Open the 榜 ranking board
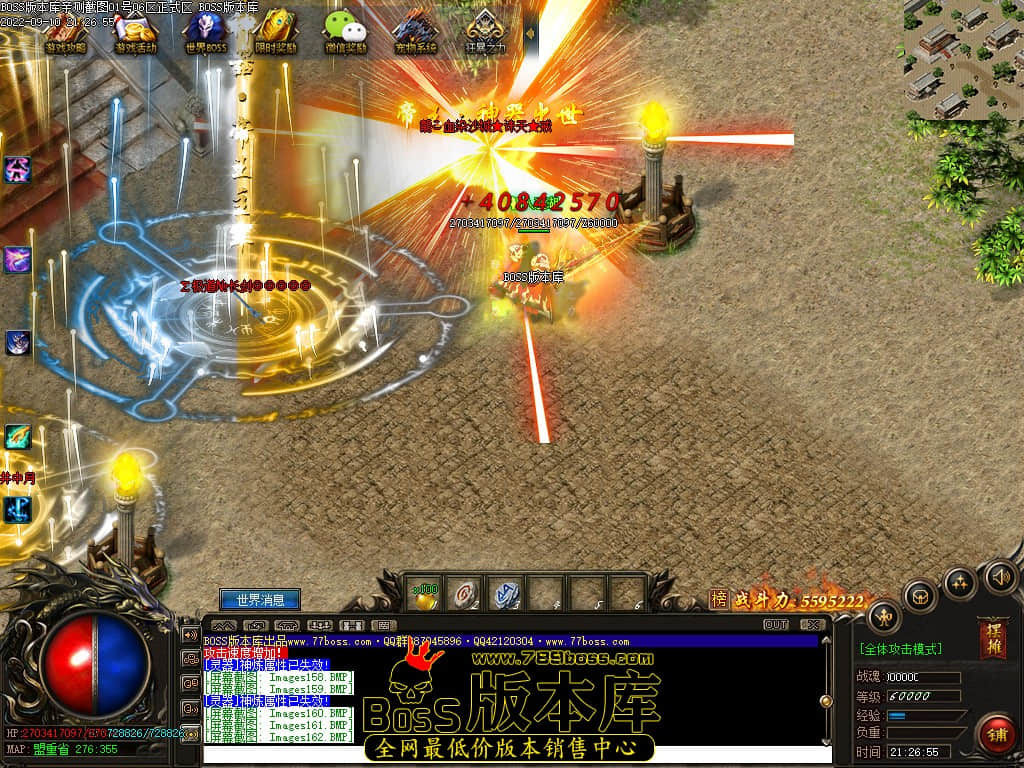The height and width of the screenshot is (768, 1024). click(718, 599)
